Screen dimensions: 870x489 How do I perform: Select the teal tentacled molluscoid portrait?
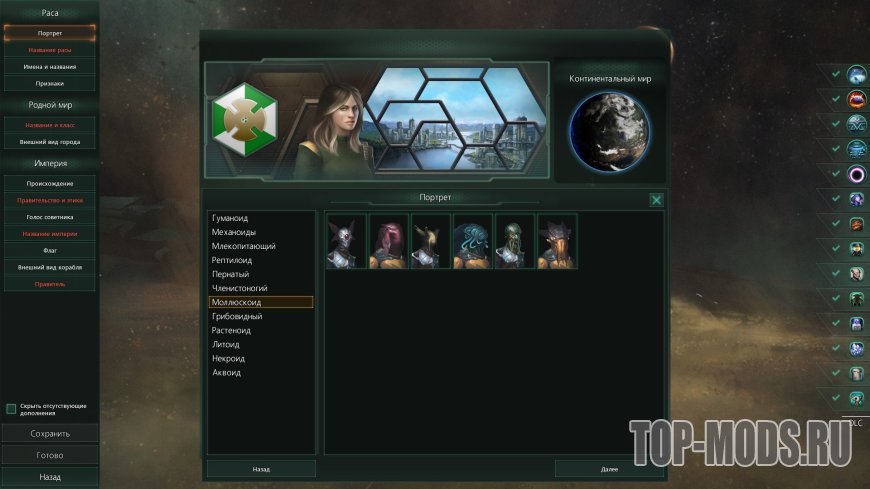coord(472,241)
